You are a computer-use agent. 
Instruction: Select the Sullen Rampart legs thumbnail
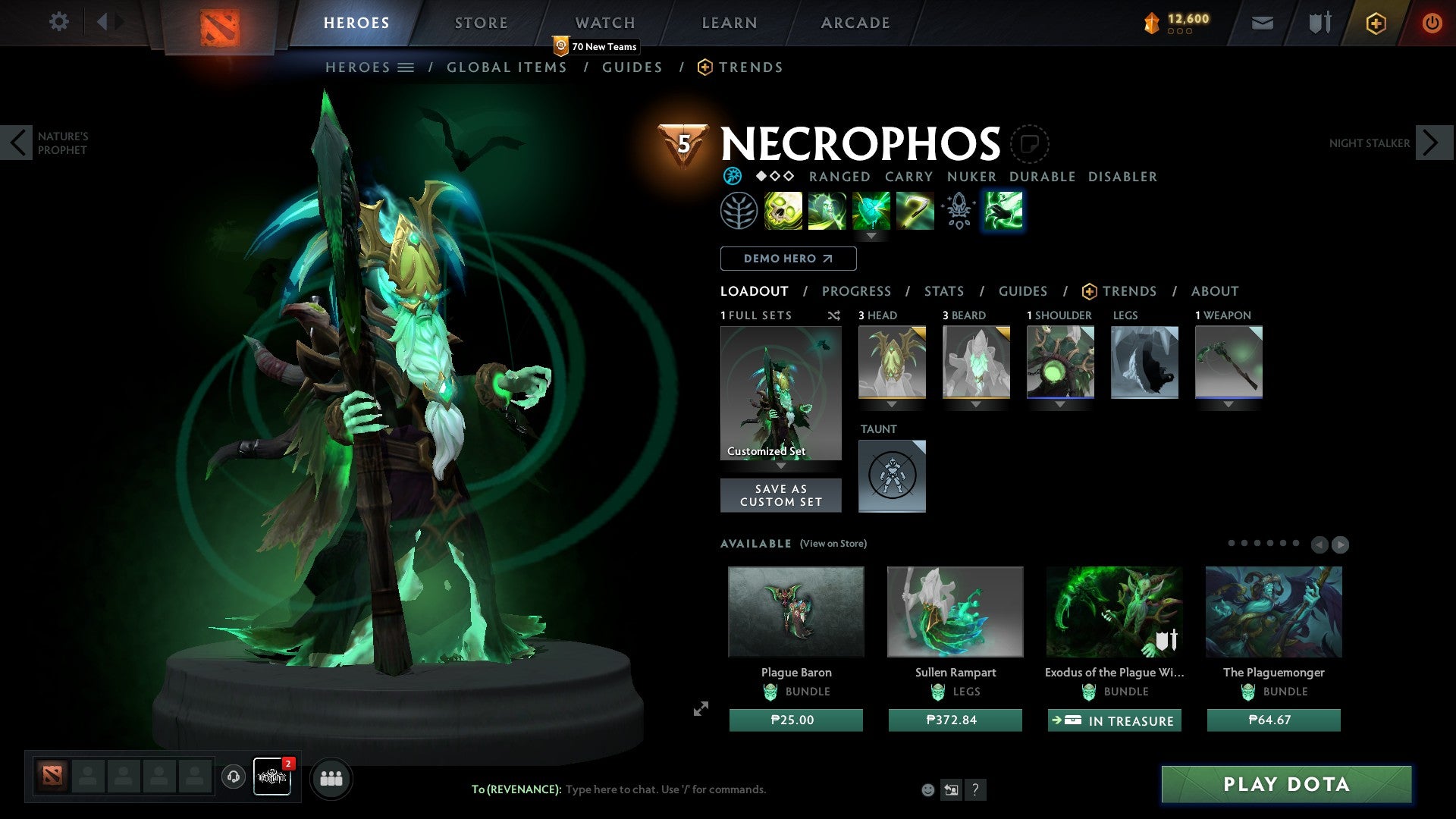coord(955,611)
